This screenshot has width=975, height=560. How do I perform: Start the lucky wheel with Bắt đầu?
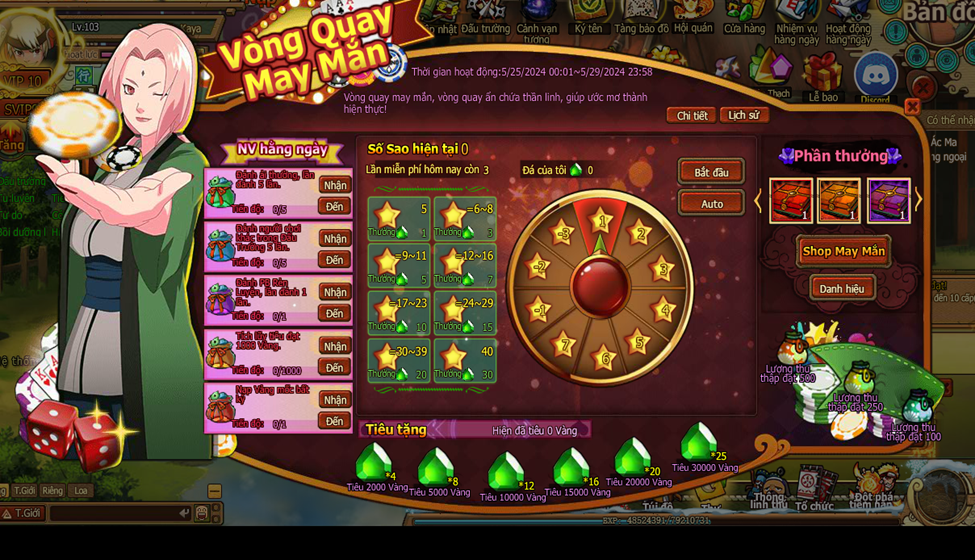pyautogui.click(x=711, y=172)
